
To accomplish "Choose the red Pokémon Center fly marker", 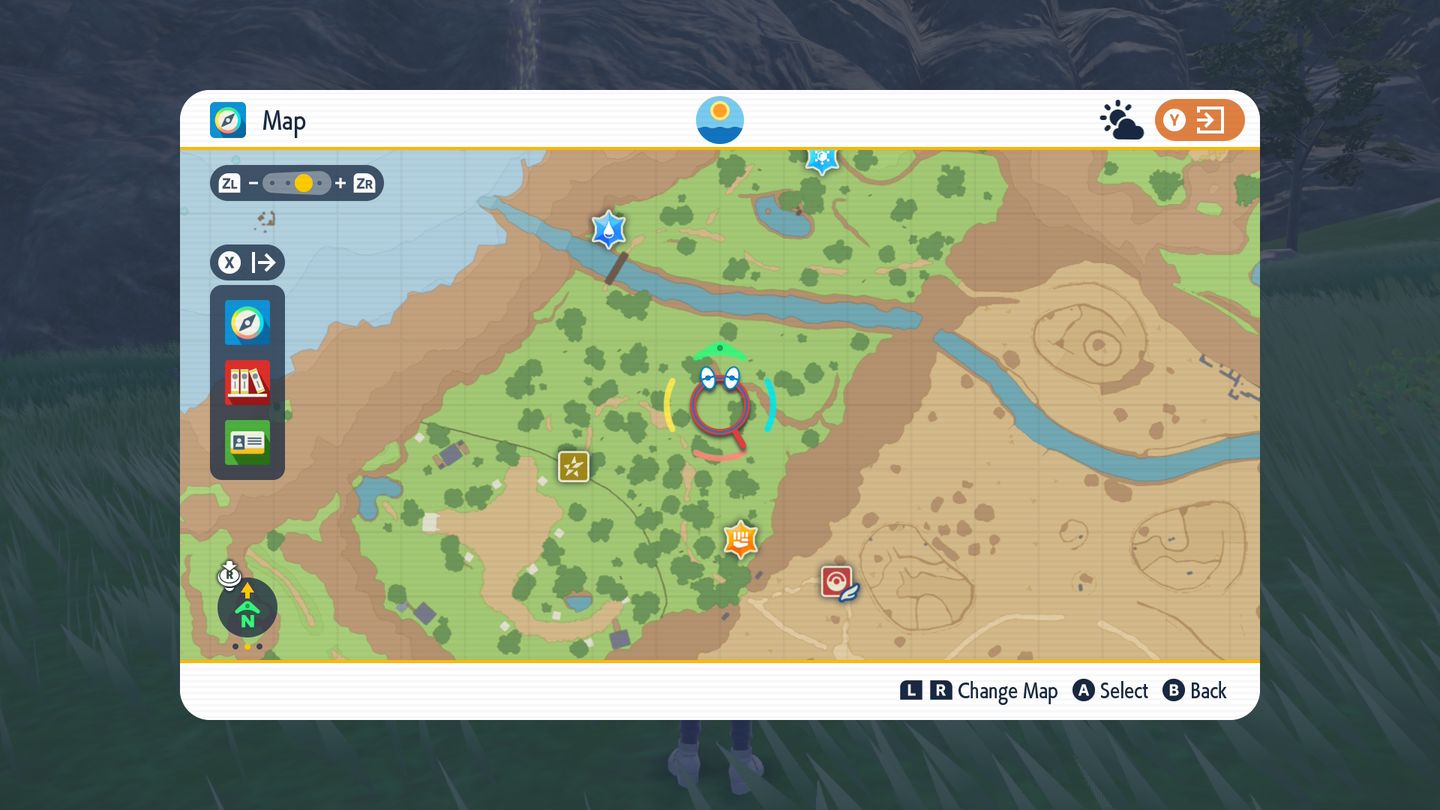I will [838, 581].
